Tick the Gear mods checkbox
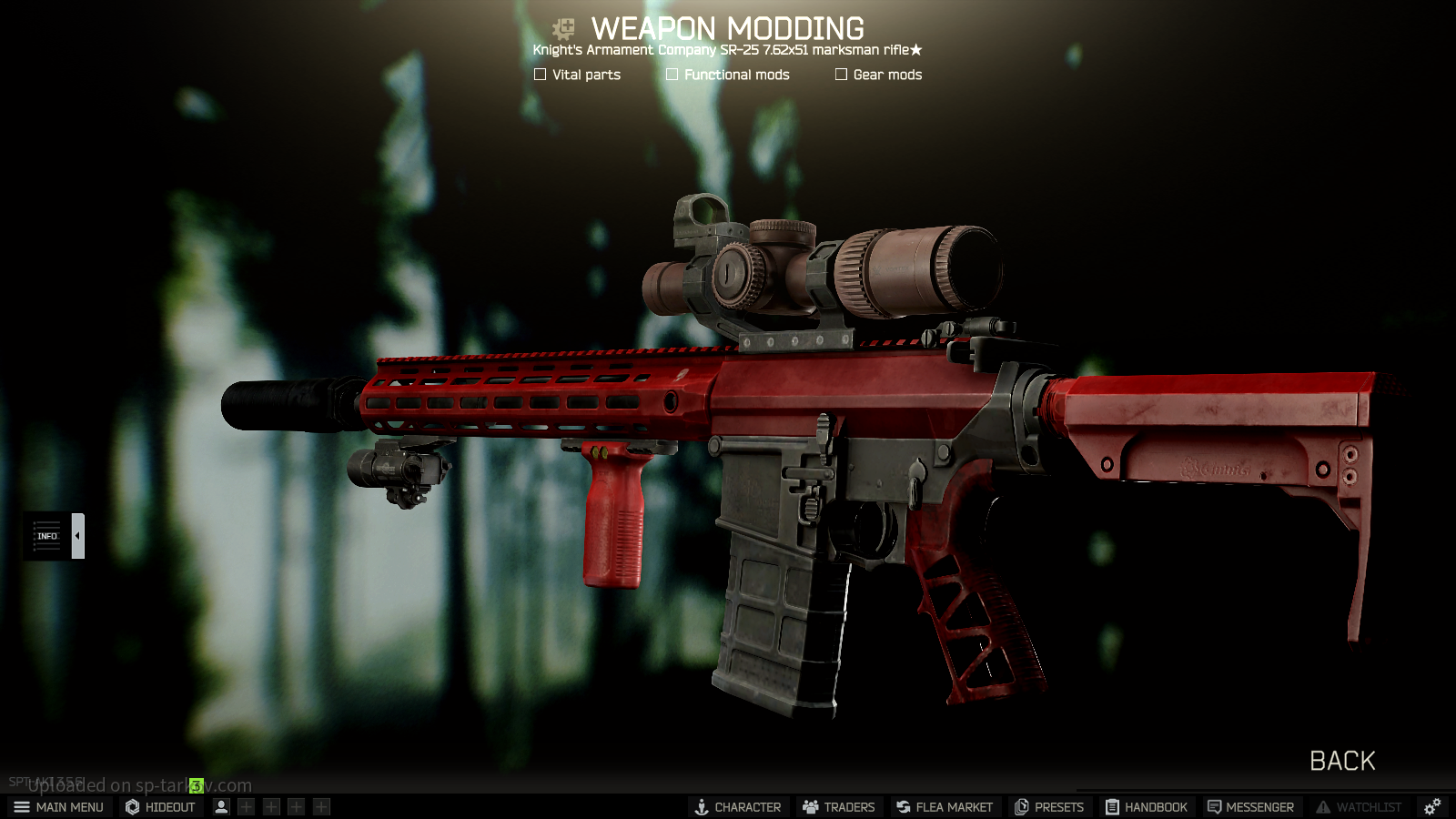This screenshot has width=1456, height=819. [842, 75]
